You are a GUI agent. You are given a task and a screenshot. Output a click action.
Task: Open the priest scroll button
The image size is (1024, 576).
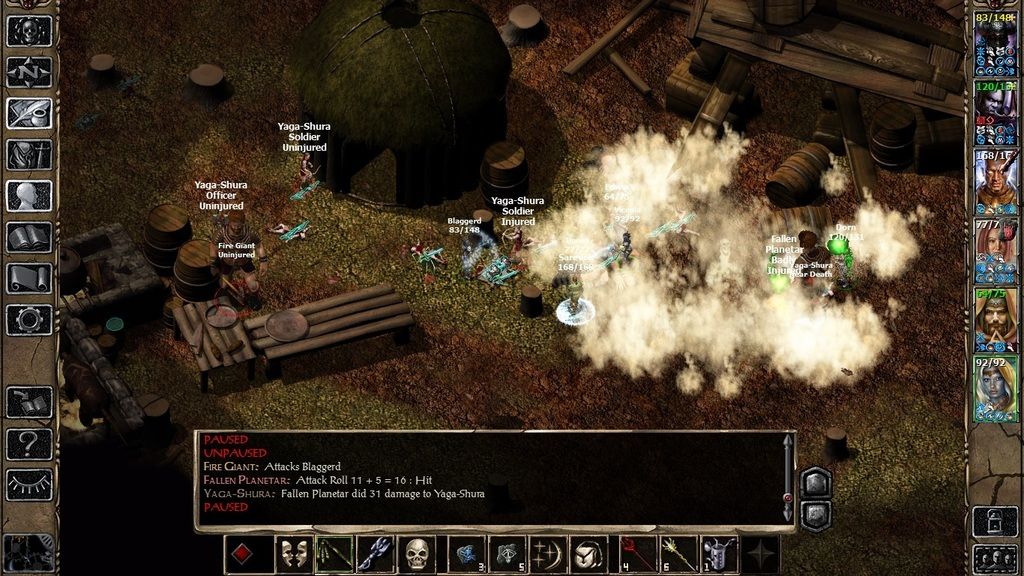29,279
